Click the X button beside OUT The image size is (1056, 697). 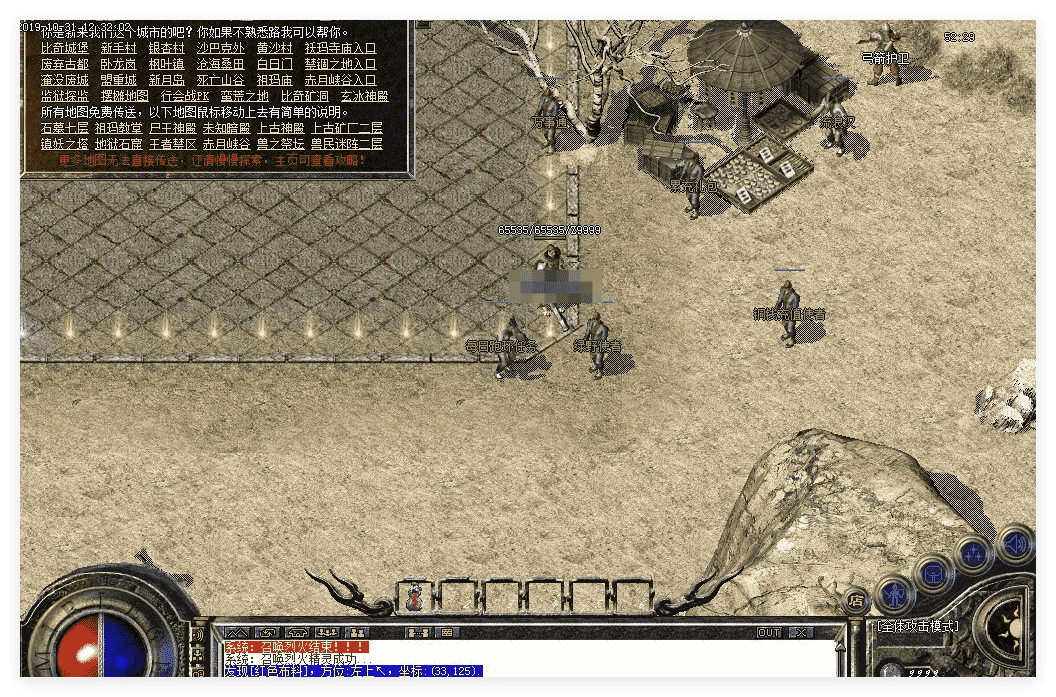click(x=801, y=632)
